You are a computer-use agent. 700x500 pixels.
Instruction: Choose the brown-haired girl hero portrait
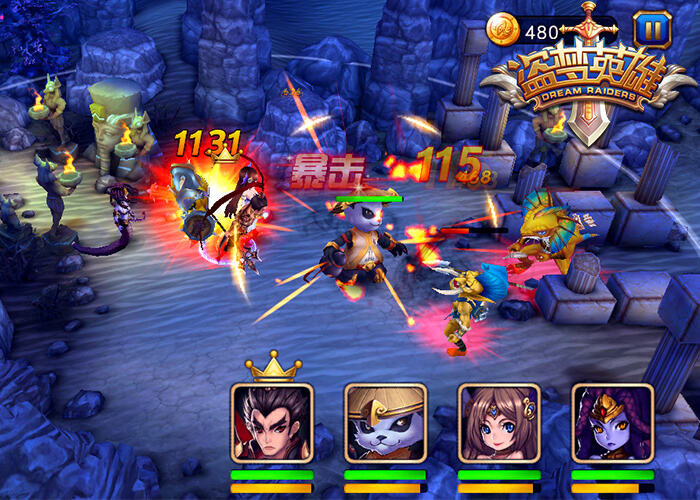(499, 422)
